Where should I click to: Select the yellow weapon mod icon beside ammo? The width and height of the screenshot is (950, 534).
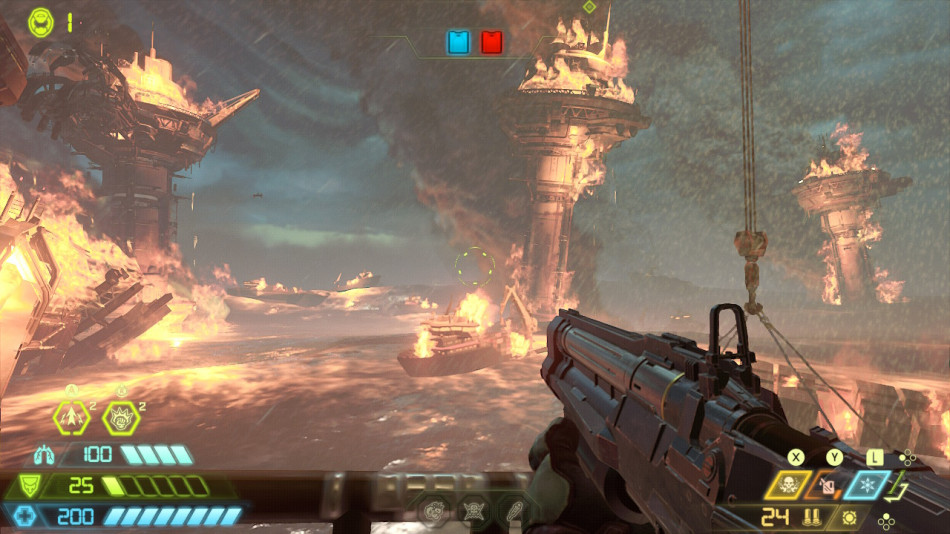click(850, 518)
